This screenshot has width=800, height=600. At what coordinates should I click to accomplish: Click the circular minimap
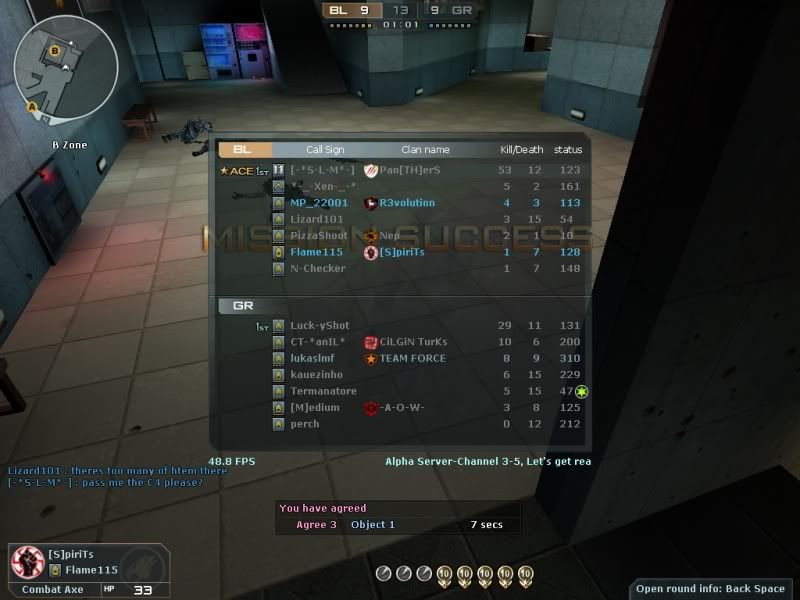65,65
